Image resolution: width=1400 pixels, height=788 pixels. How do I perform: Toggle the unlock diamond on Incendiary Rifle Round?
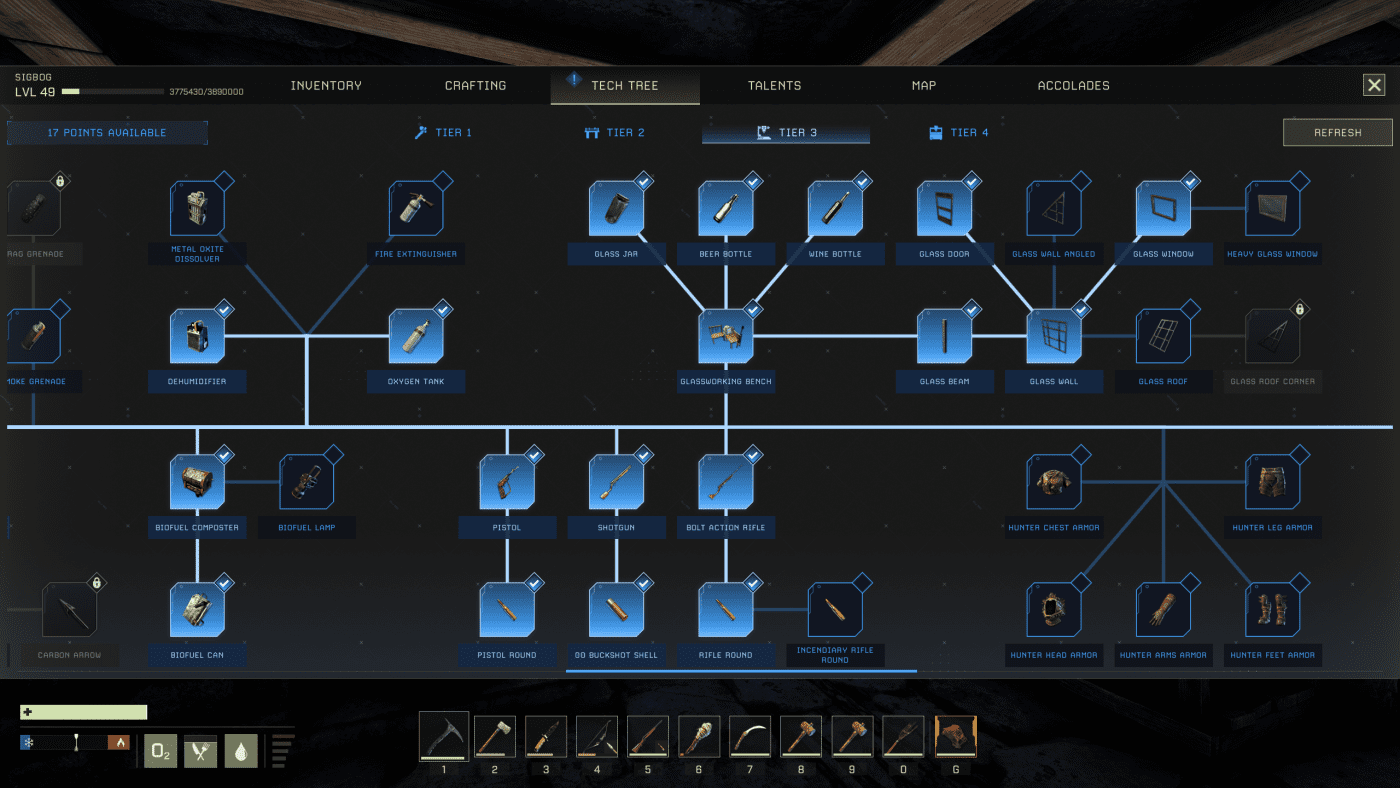tap(864, 581)
